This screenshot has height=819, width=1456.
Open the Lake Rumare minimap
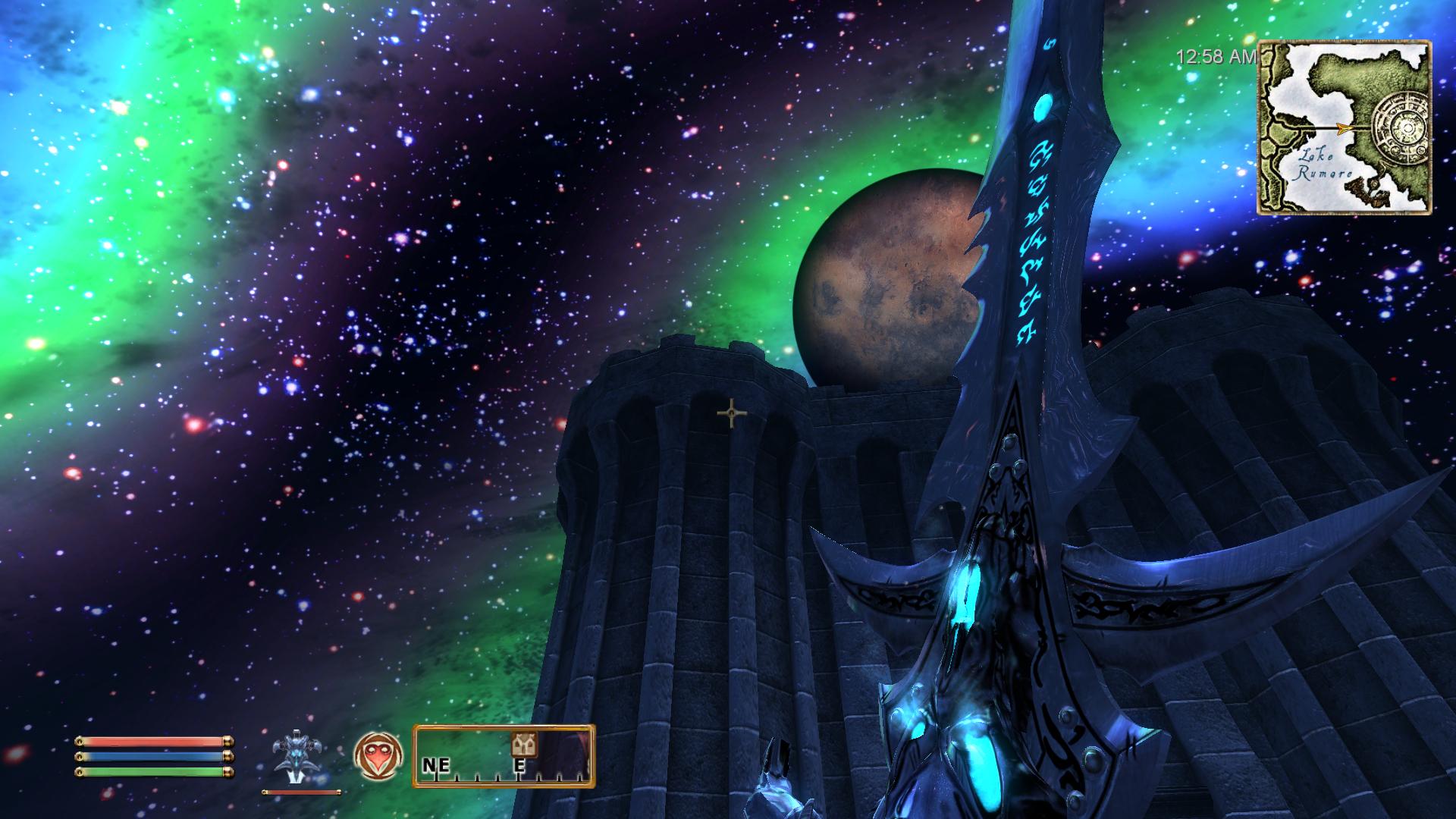[1345, 127]
